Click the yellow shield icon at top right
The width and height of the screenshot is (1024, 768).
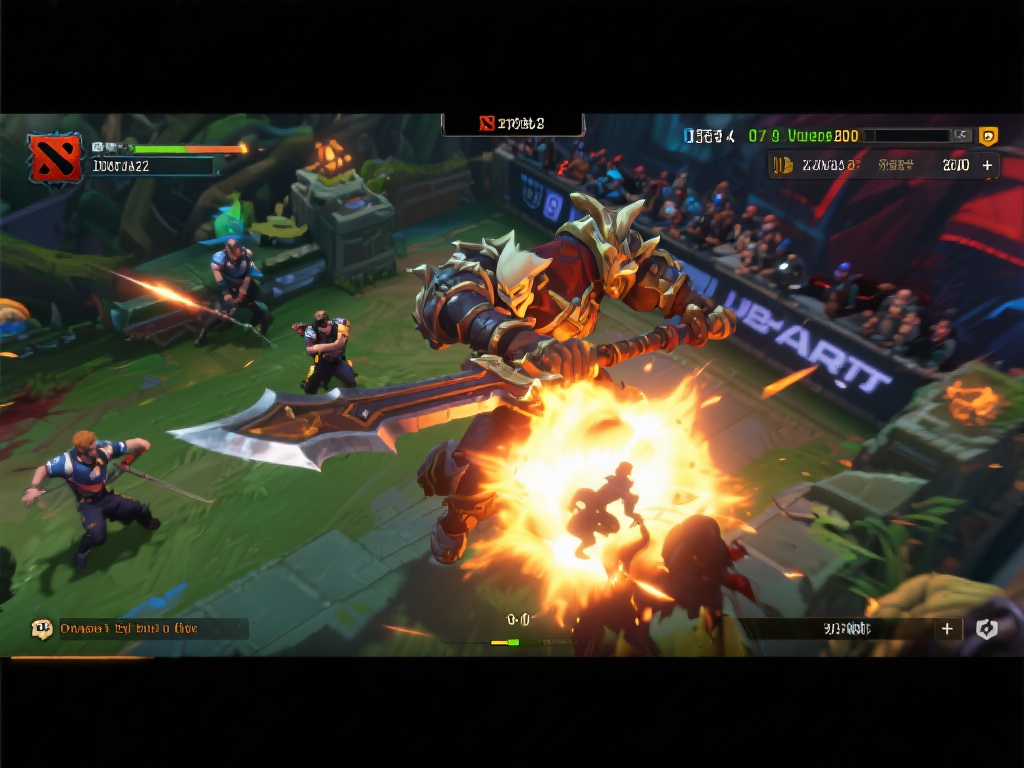point(987,136)
